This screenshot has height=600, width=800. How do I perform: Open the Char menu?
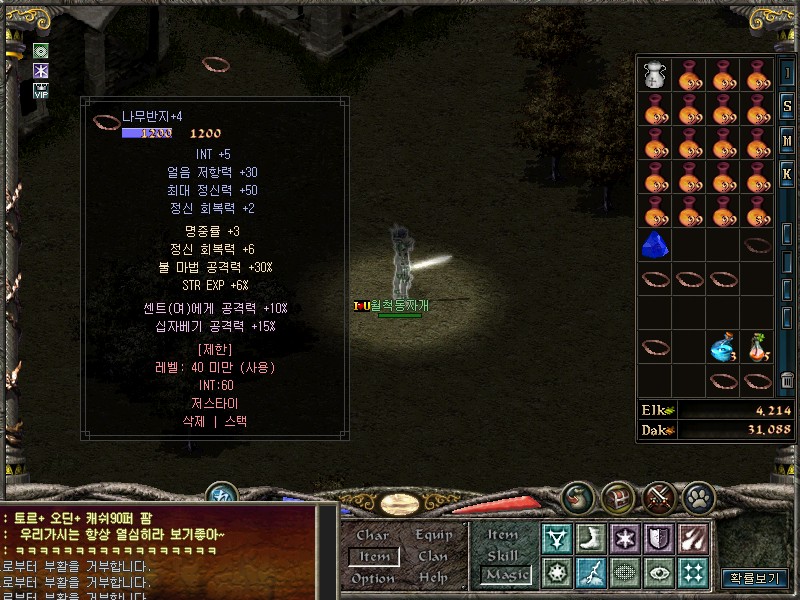[x=373, y=536]
